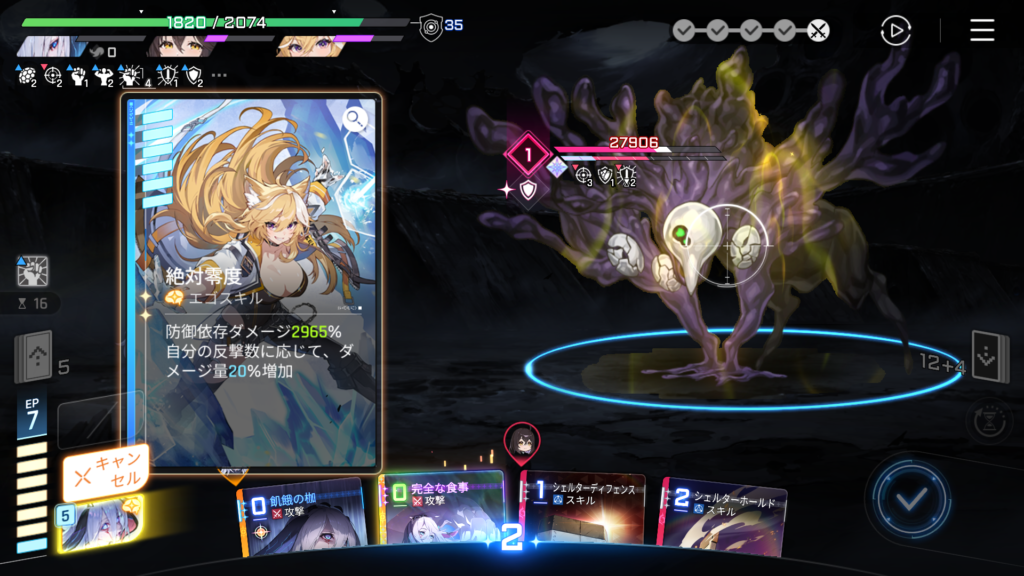The height and width of the screenshot is (576, 1024).
Task: Toggle the auto-play speed button
Action: coord(895,30)
